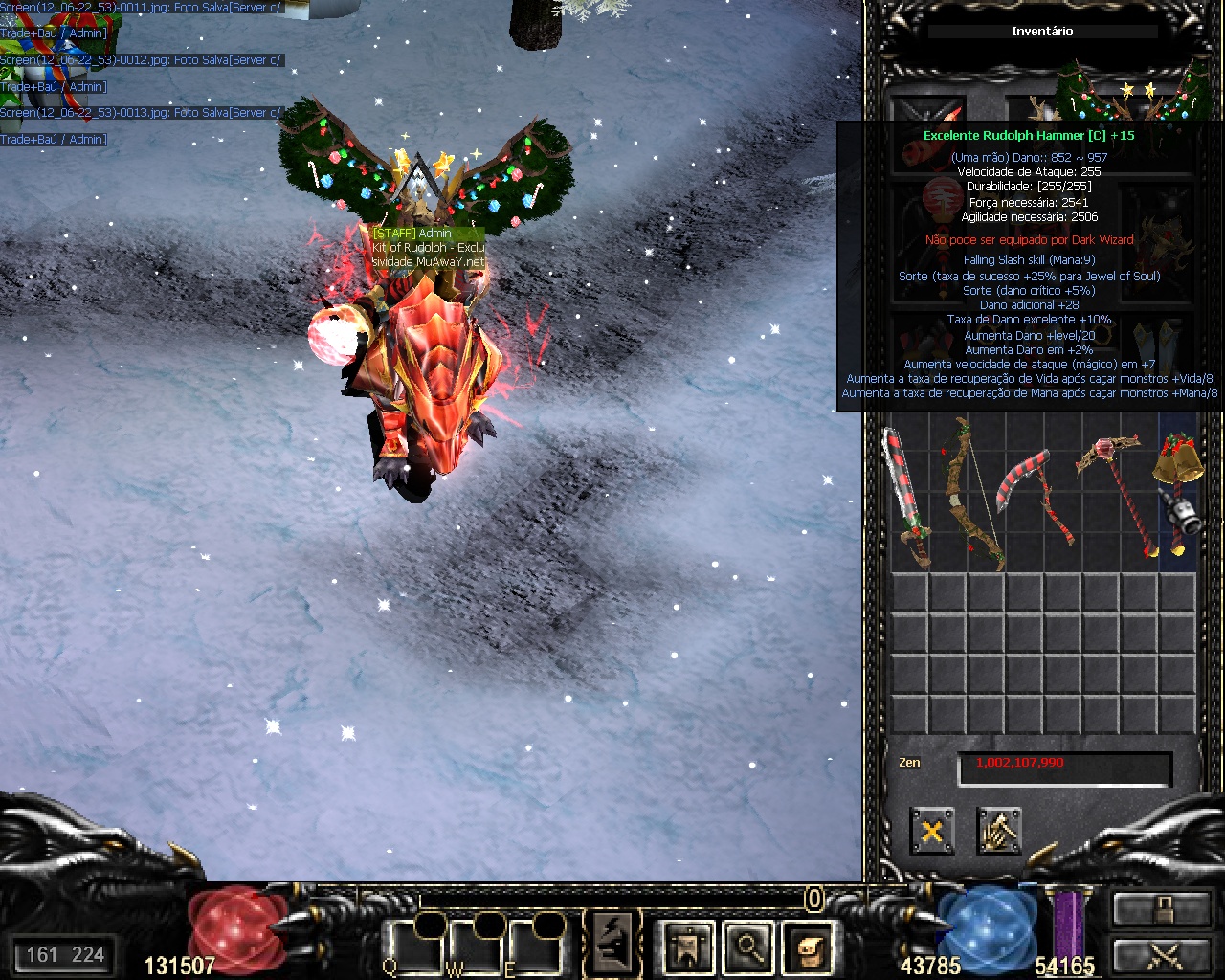This screenshot has height=980, width=1225.
Task: Click the crossed swords button
Action: [x=1161, y=954]
